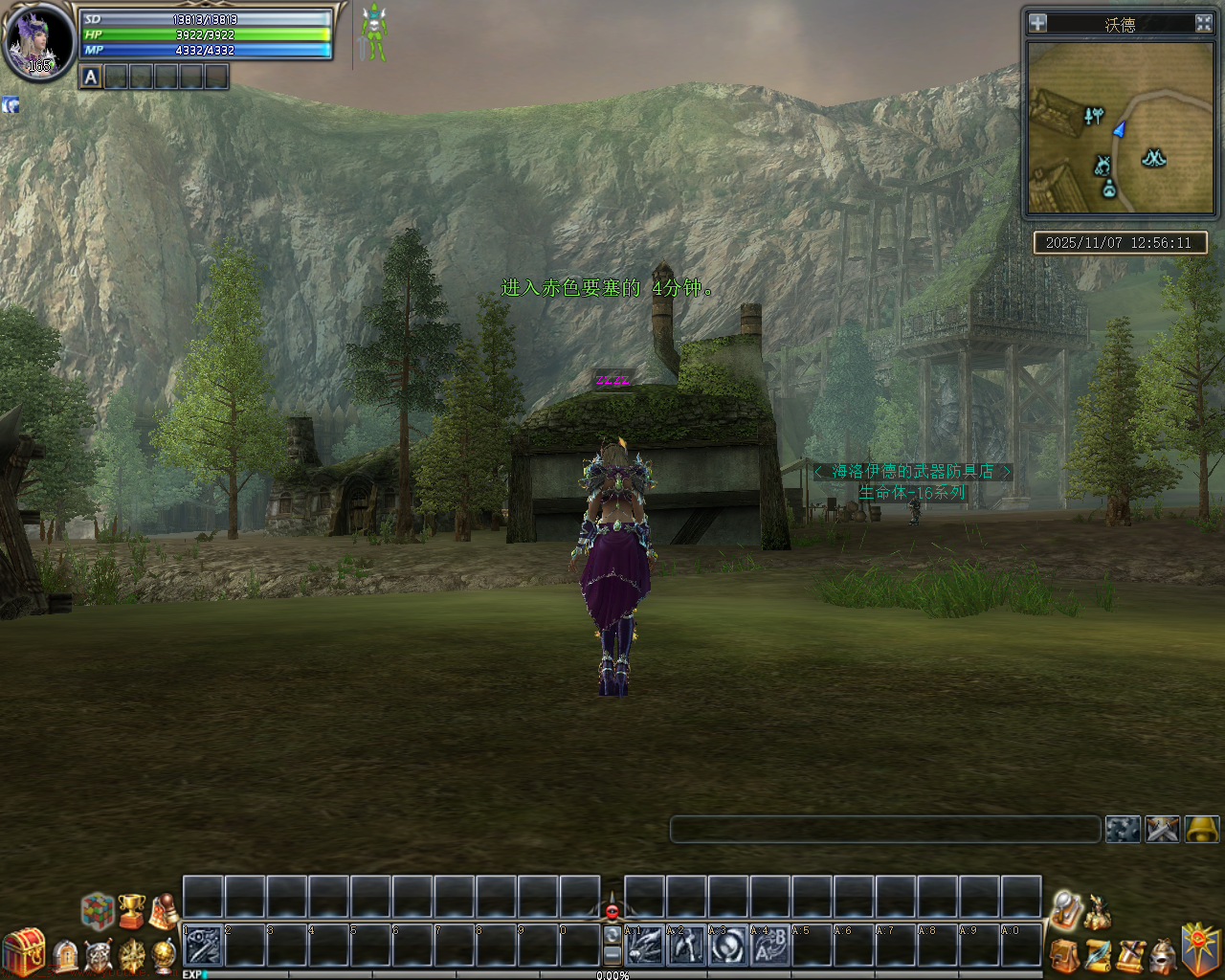Open the leather backpack inventory icon
This screenshot has height=980, width=1225.
(x=1064, y=955)
